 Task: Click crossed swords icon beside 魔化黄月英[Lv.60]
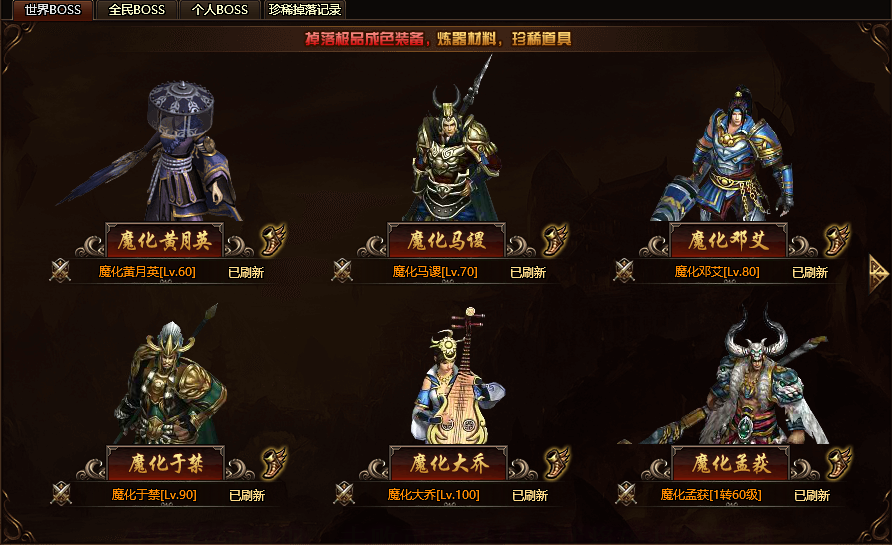click(x=61, y=270)
